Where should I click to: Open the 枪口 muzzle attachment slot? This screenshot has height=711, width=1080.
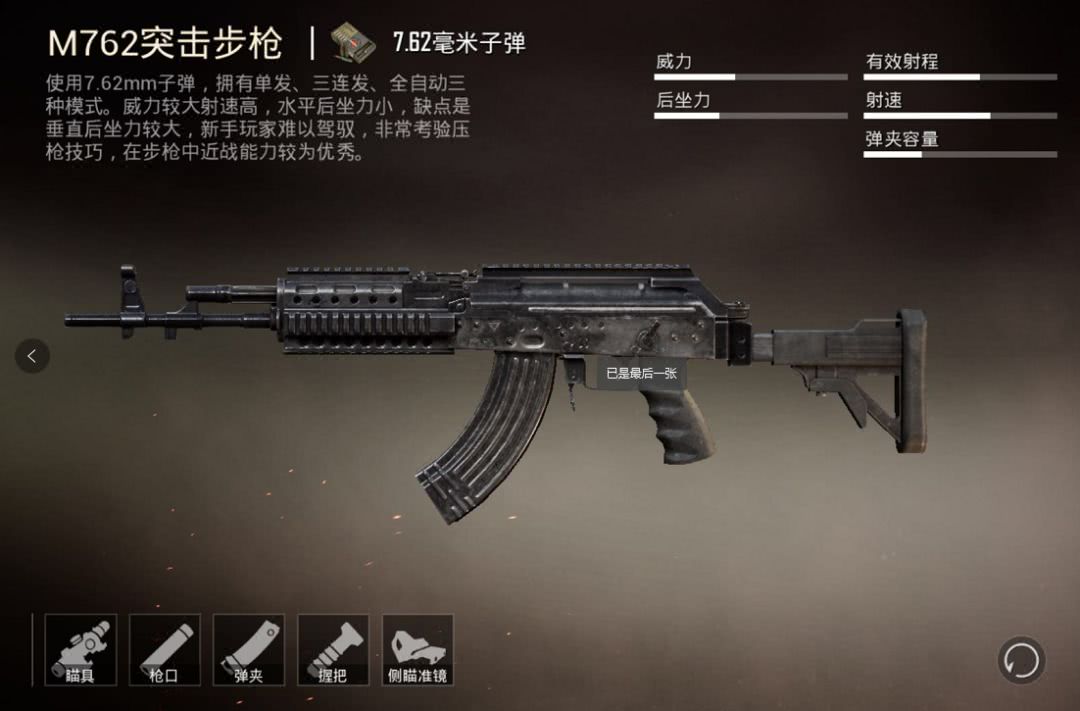[164, 649]
